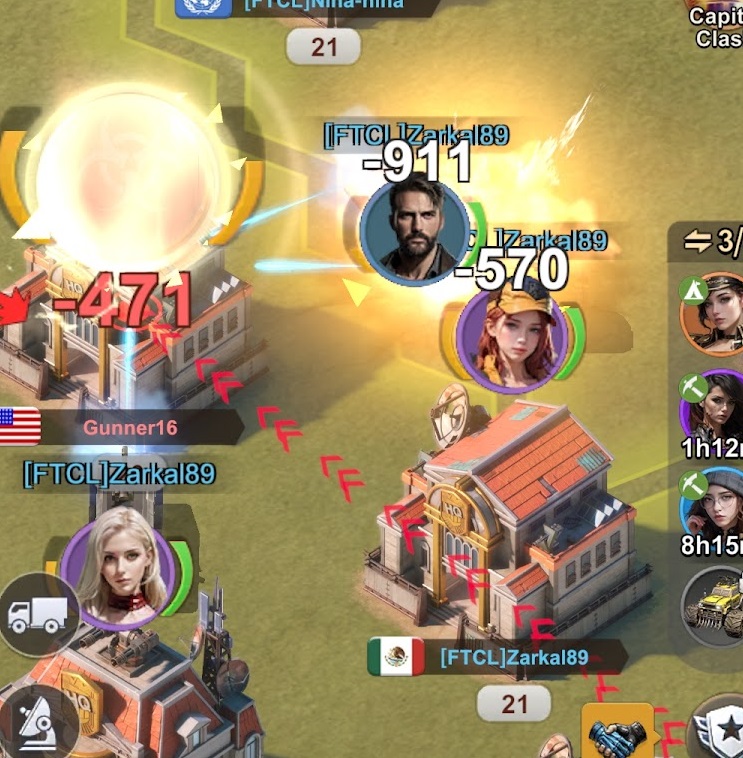The width and height of the screenshot is (743, 758).
Task: Tap the Gunner16 base name label
Action: tap(130, 428)
